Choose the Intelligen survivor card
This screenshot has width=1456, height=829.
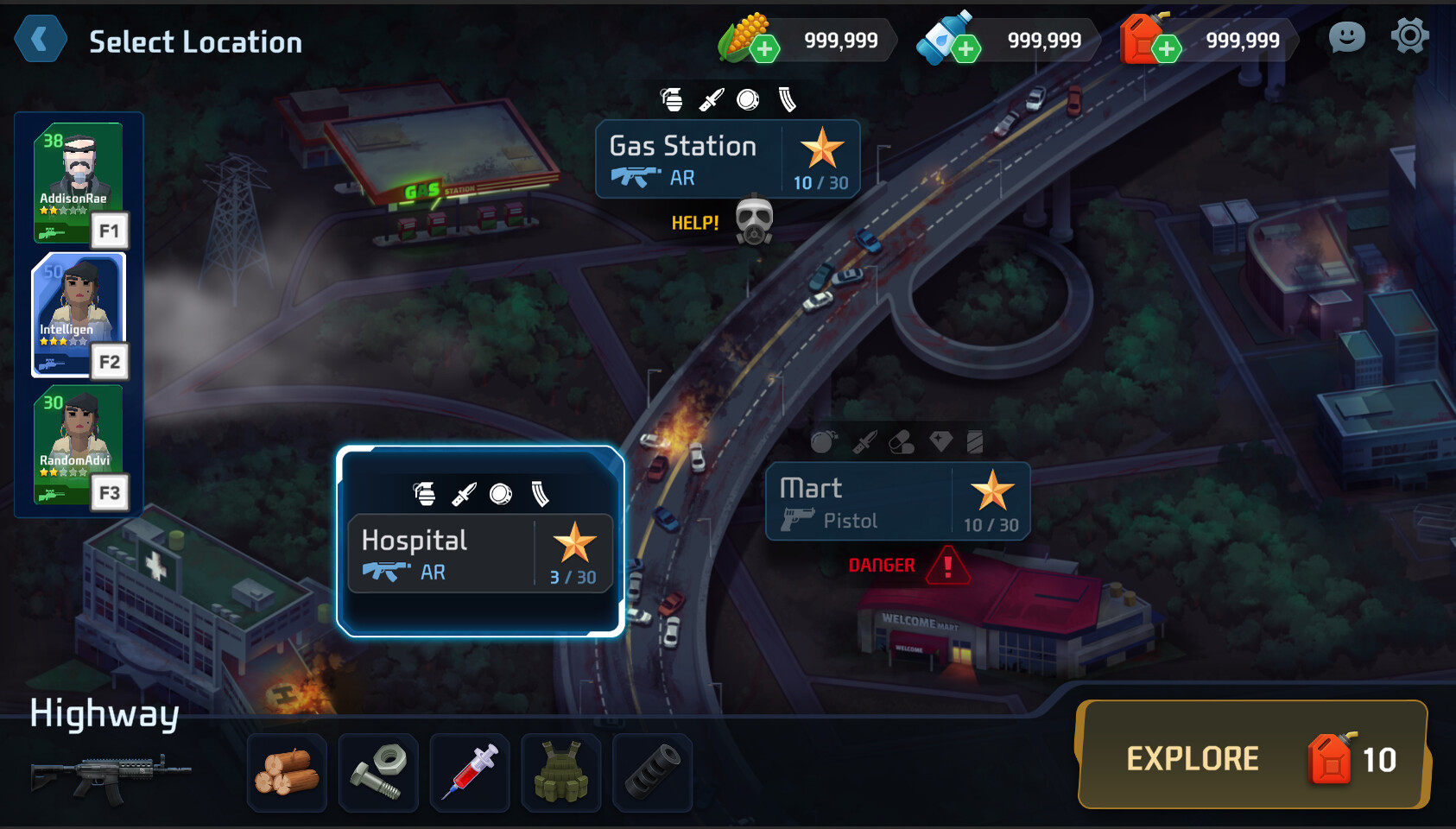[x=78, y=315]
